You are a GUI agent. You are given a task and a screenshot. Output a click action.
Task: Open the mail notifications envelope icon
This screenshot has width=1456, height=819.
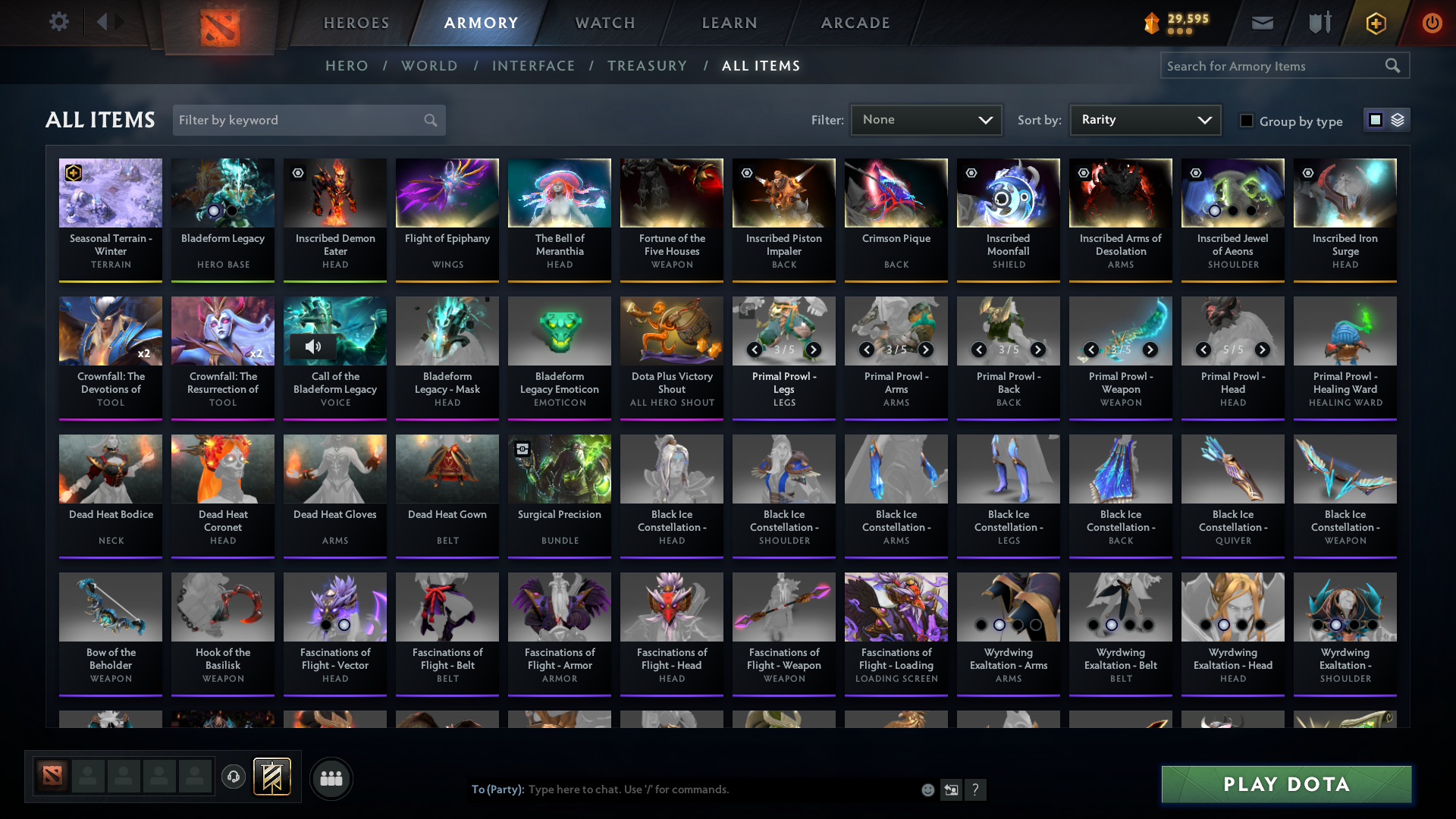tap(1261, 23)
